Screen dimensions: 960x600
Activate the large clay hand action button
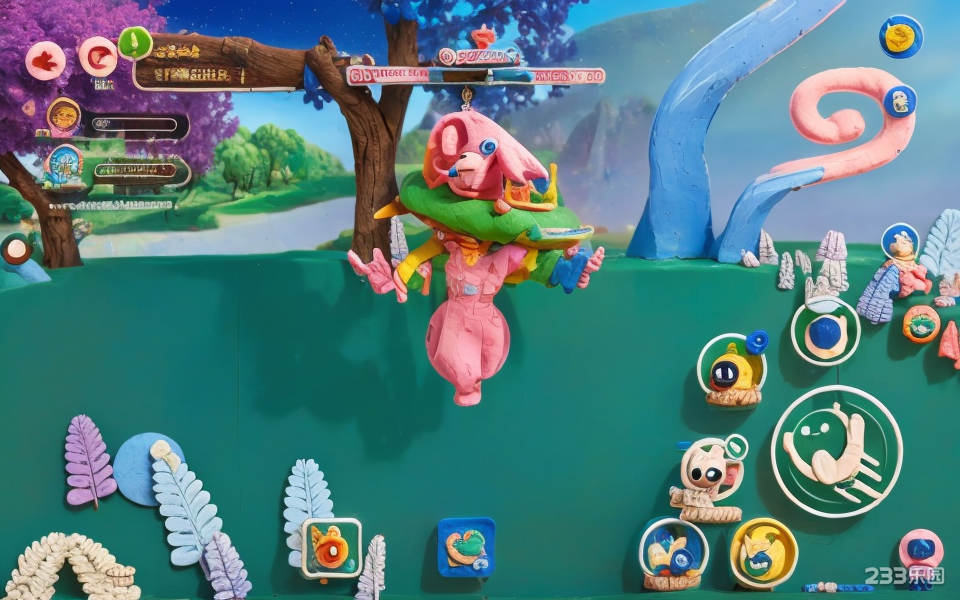click(x=836, y=451)
